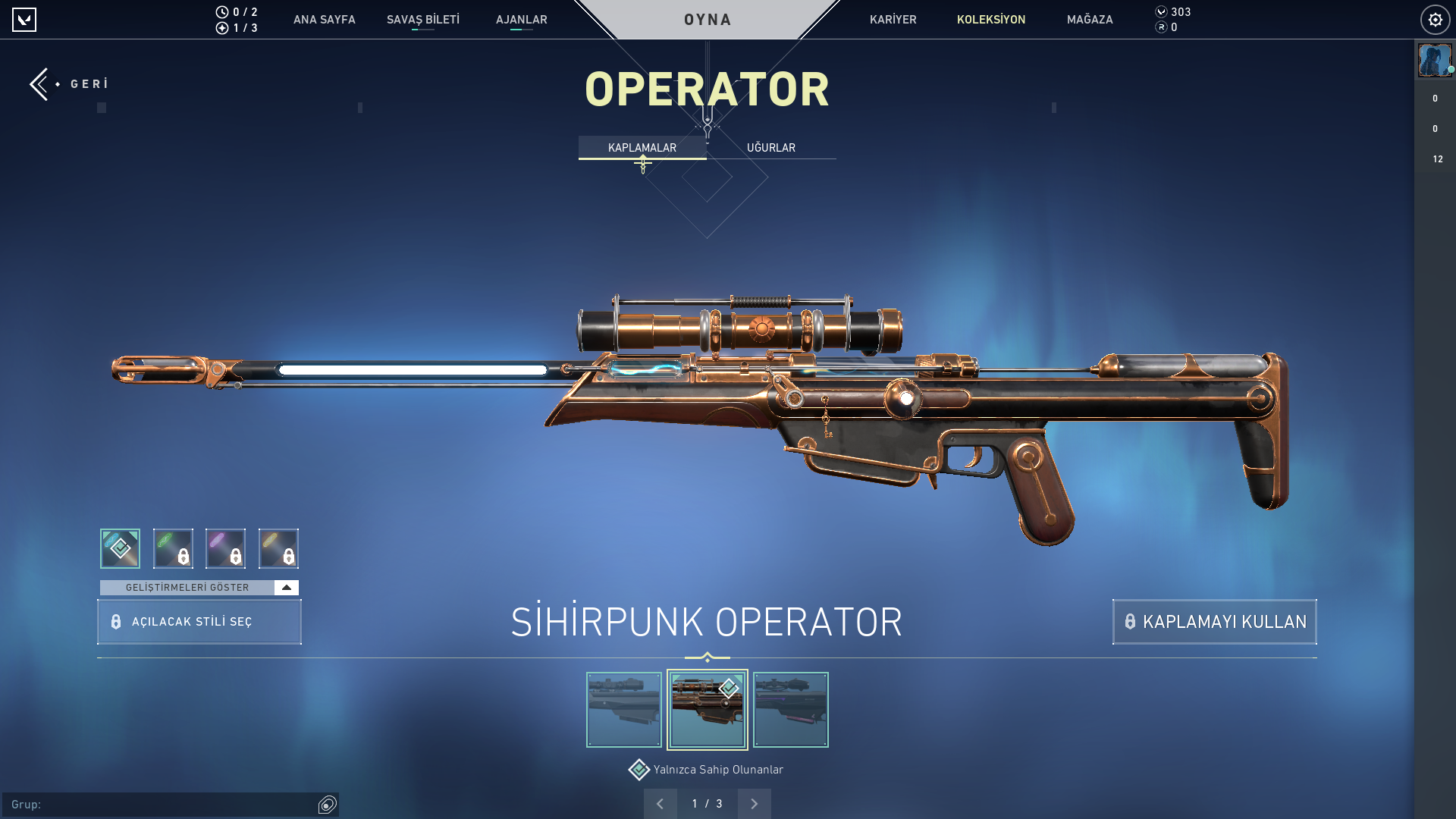Go to next skin page arrow

pyautogui.click(x=754, y=804)
